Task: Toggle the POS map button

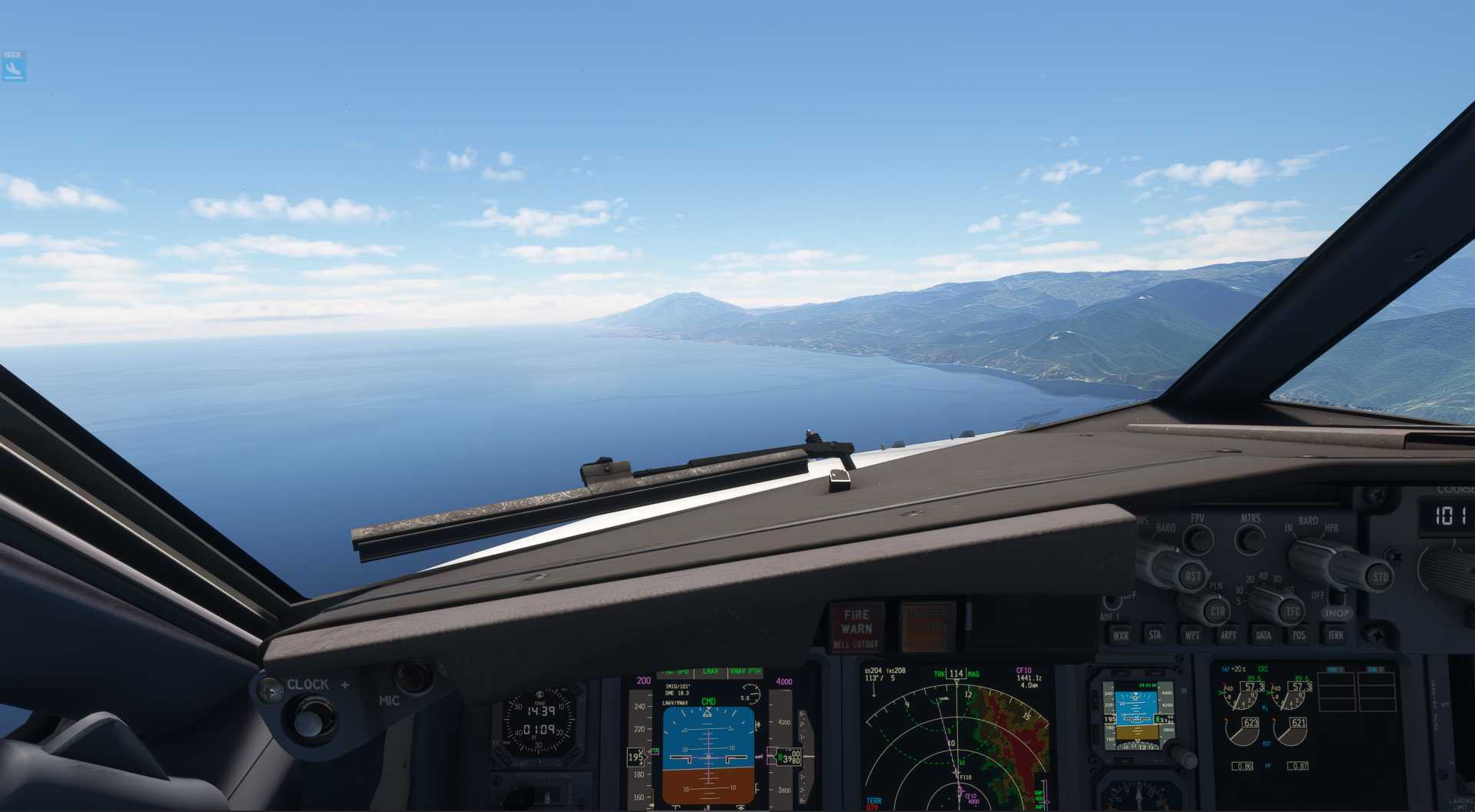Action: [x=1298, y=635]
